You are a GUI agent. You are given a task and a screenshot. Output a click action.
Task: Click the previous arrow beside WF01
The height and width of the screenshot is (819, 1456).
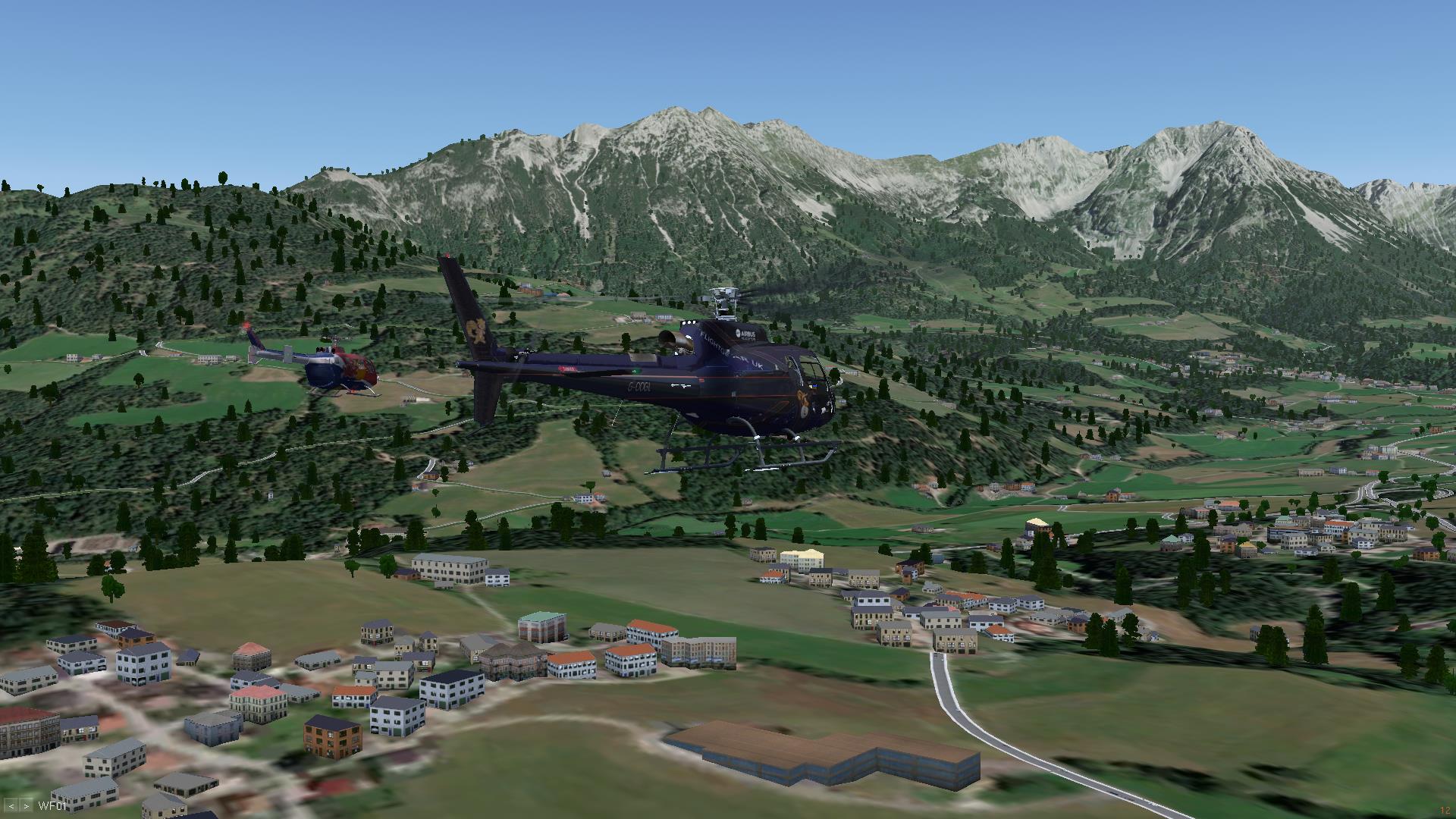click(11, 806)
